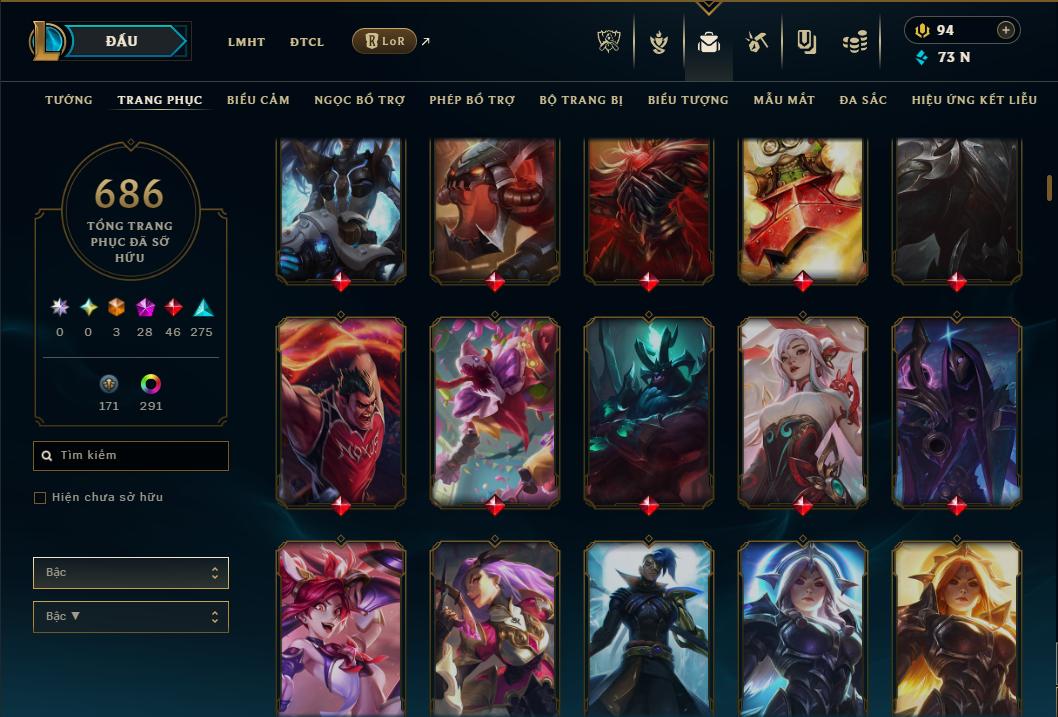Click the Tìm kiếm search field
This screenshot has height=717, width=1058.
tap(131, 456)
